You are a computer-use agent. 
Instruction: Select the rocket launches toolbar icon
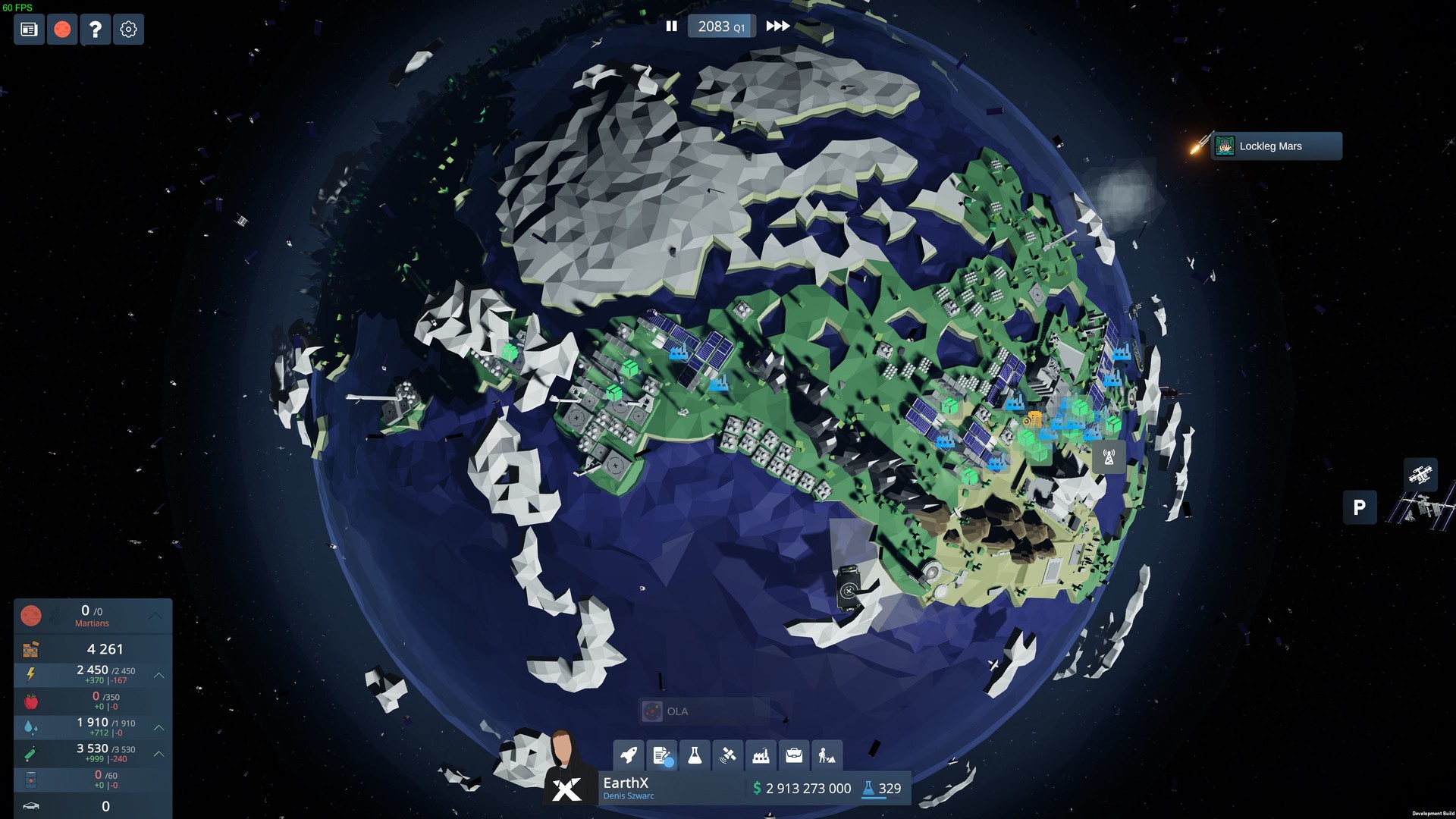(629, 755)
